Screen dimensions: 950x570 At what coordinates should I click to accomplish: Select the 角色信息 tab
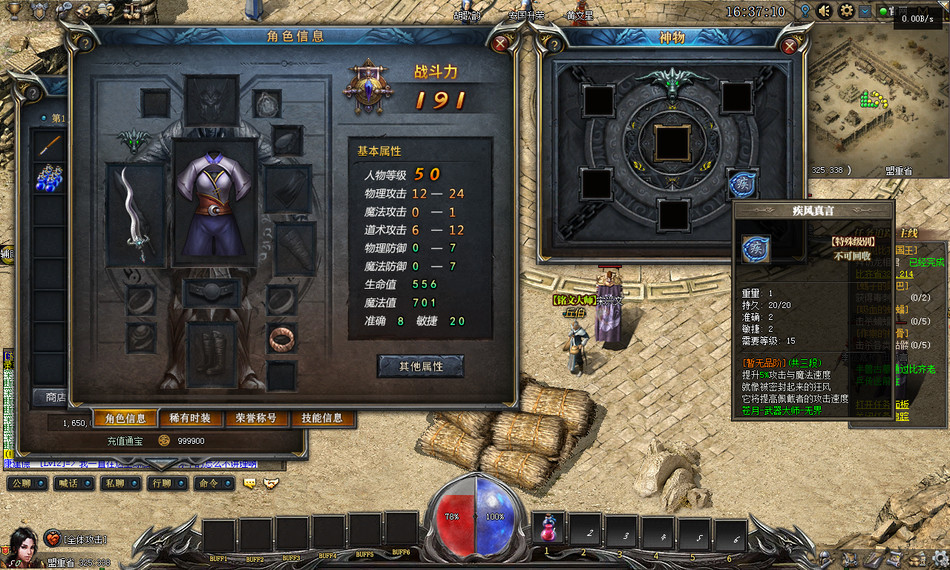tap(127, 418)
